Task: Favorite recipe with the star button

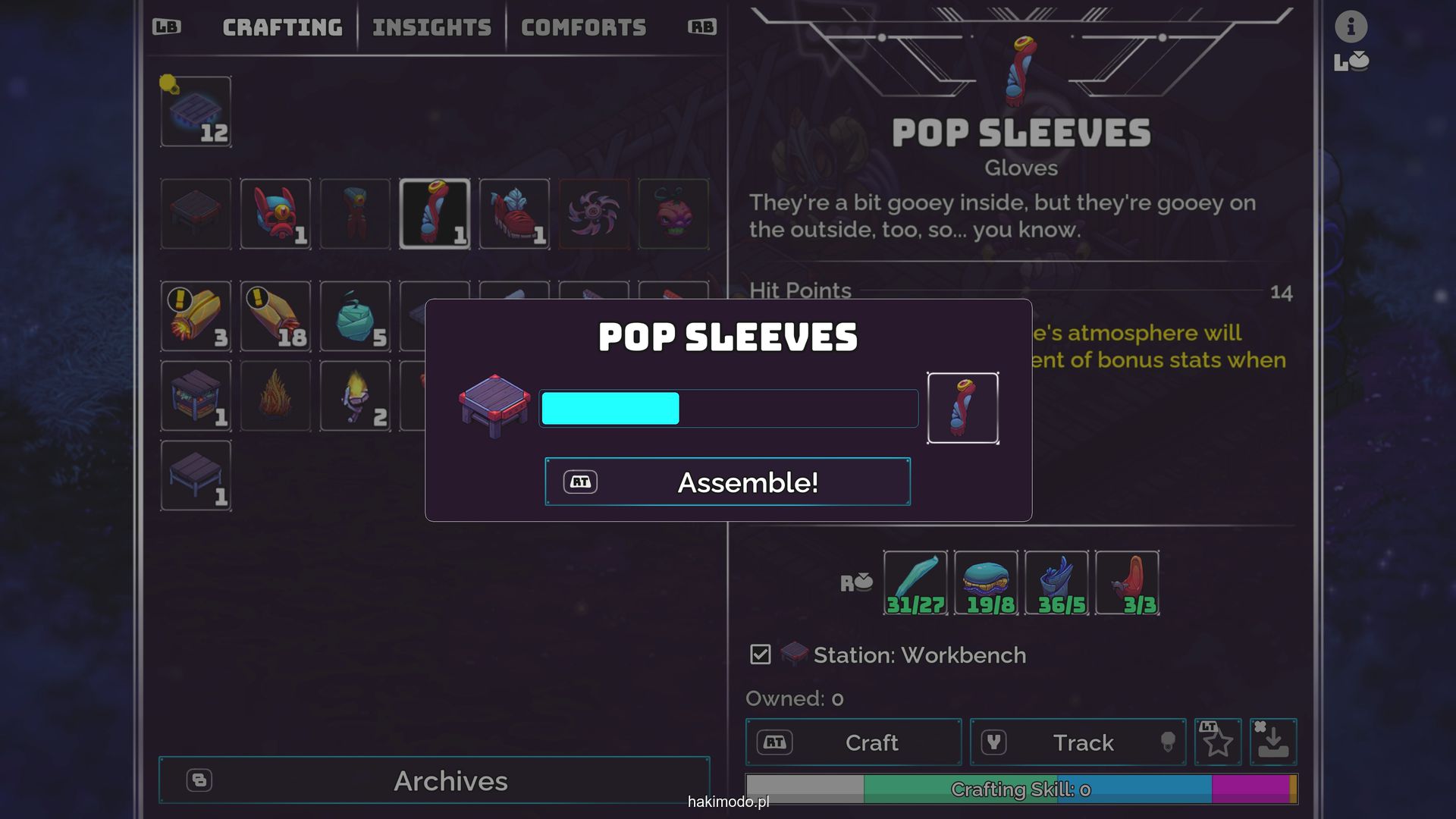Action: click(1218, 742)
